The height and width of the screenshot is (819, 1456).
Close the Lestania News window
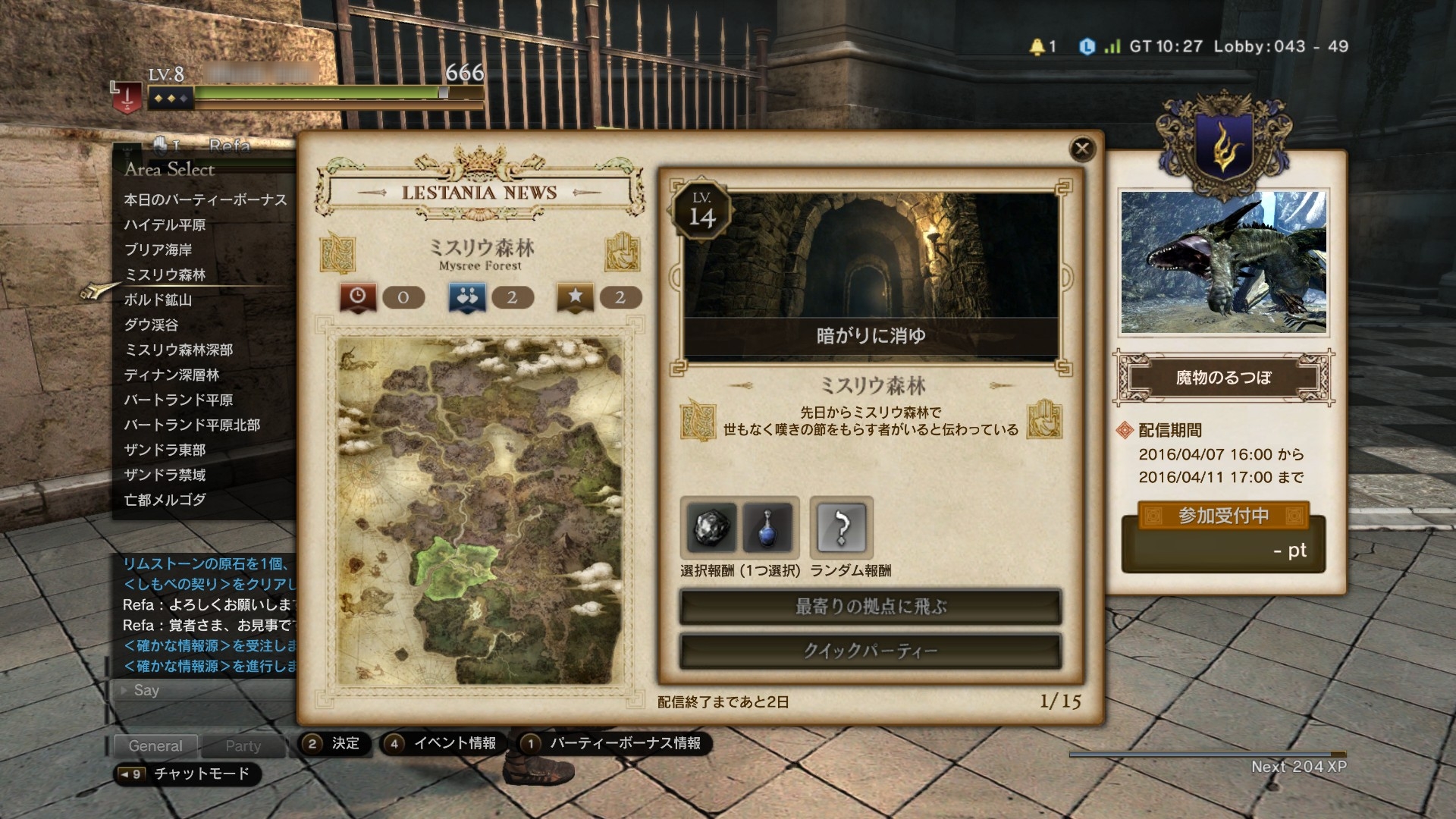tap(1082, 149)
